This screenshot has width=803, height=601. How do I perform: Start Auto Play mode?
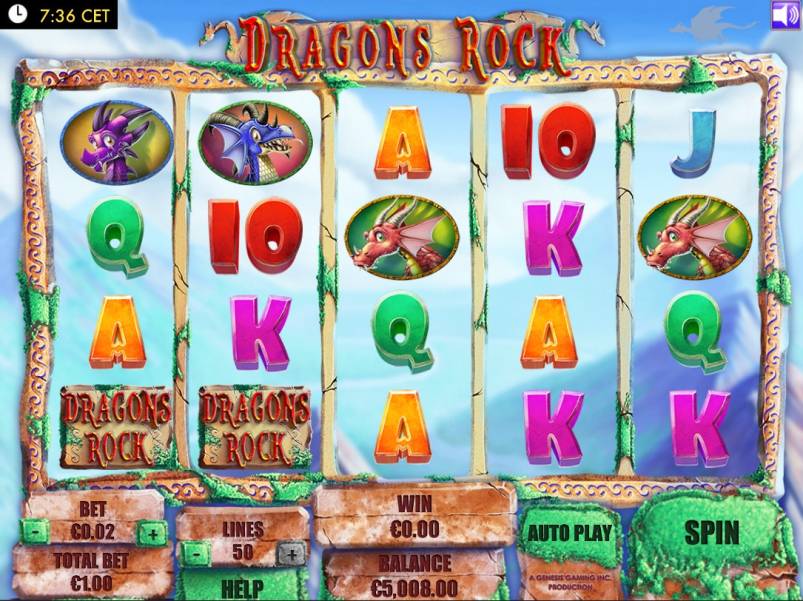pyautogui.click(x=569, y=532)
